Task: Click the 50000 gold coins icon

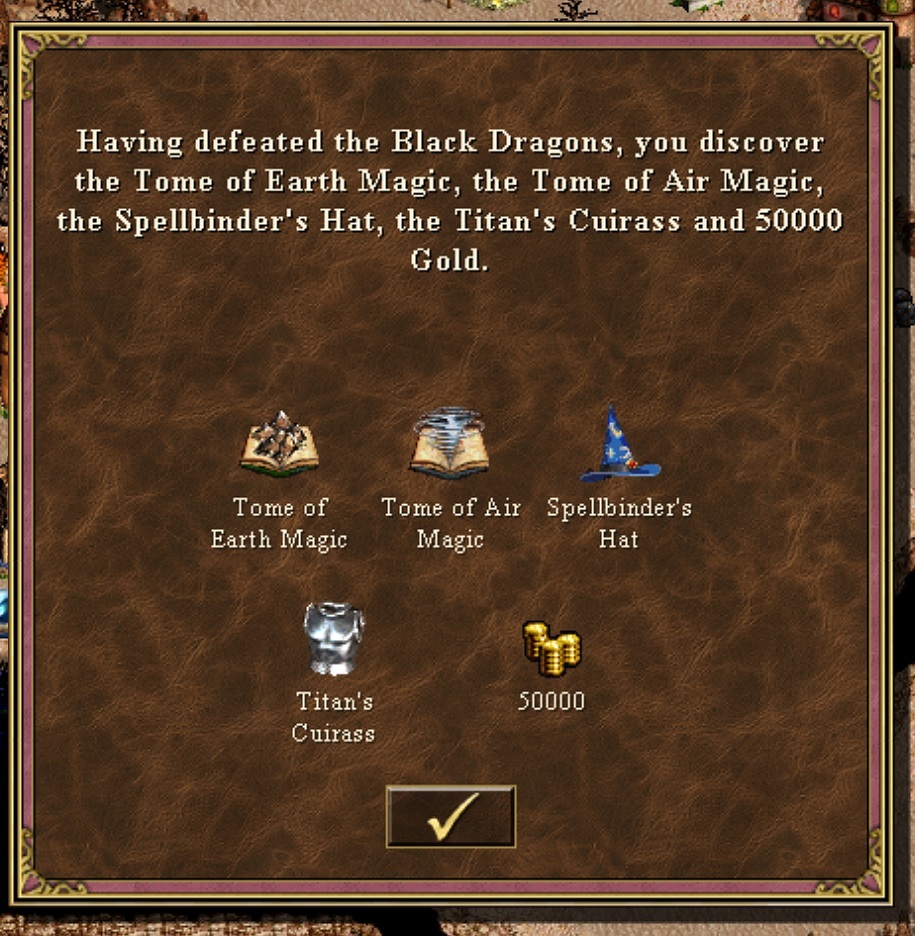Action: (551, 647)
